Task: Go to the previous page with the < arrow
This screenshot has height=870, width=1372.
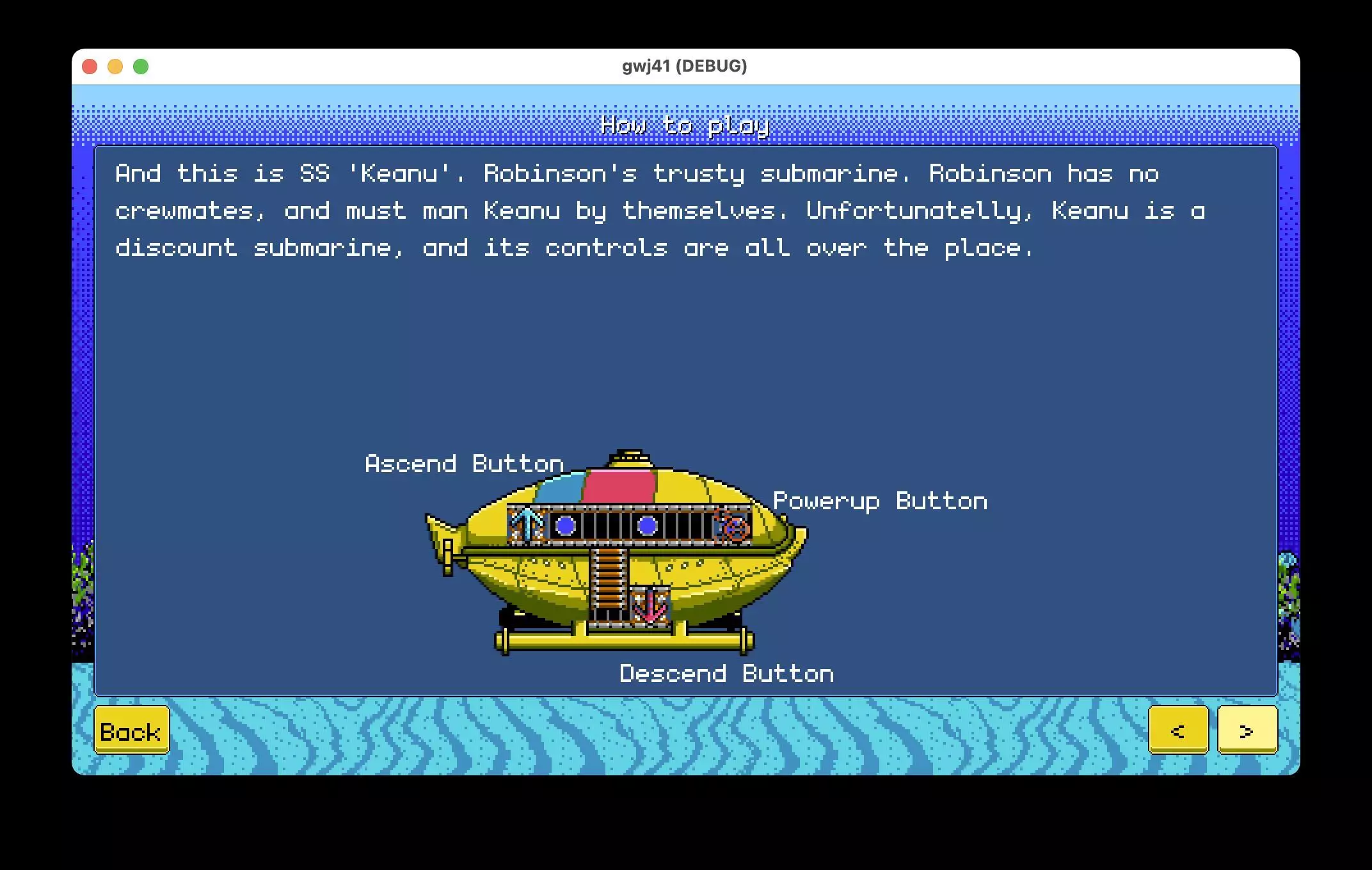Action: [x=1179, y=731]
